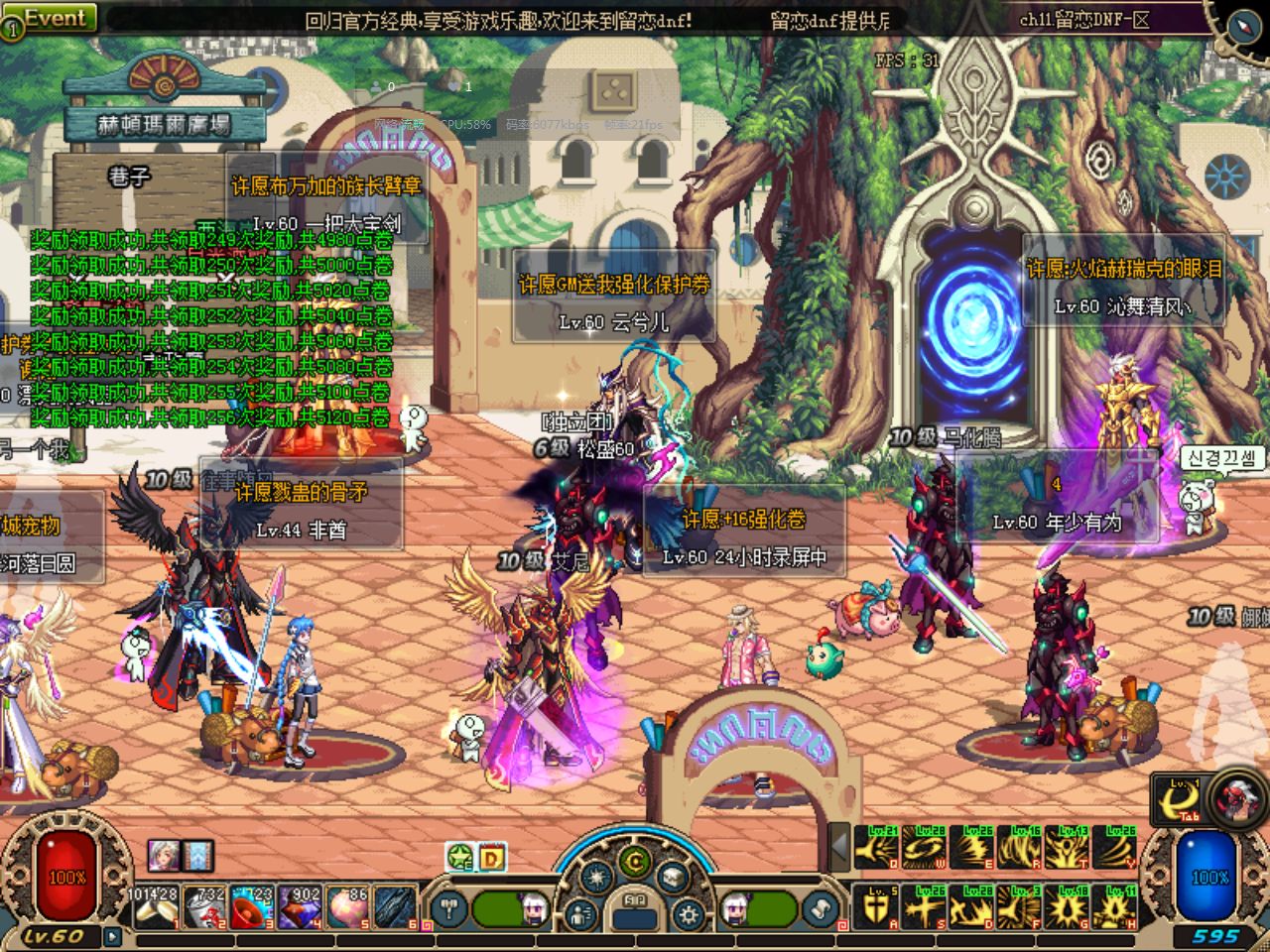Use the megaphone item in slot 3

(x=253, y=907)
